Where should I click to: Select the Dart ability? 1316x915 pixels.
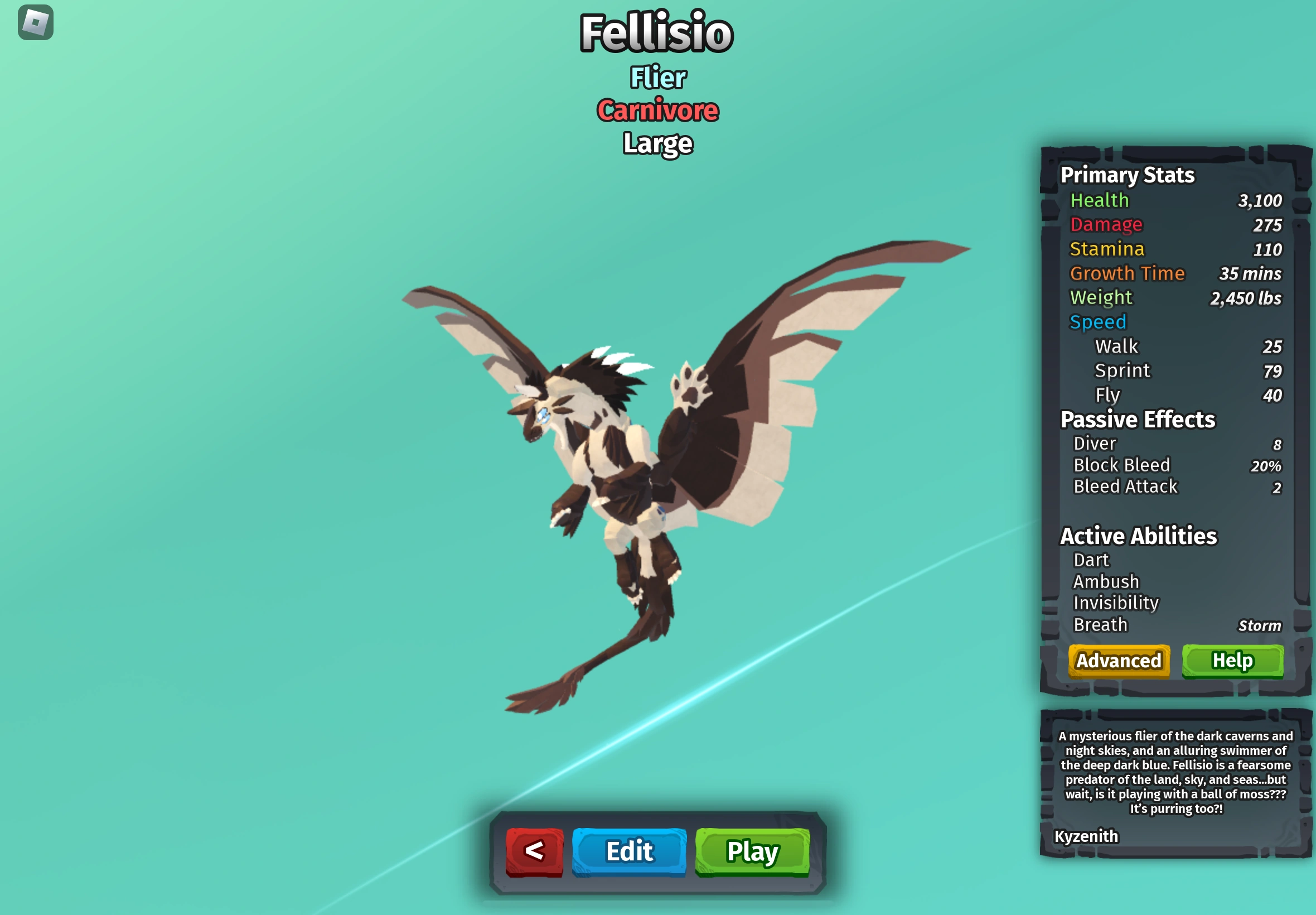click(1091, 560)
